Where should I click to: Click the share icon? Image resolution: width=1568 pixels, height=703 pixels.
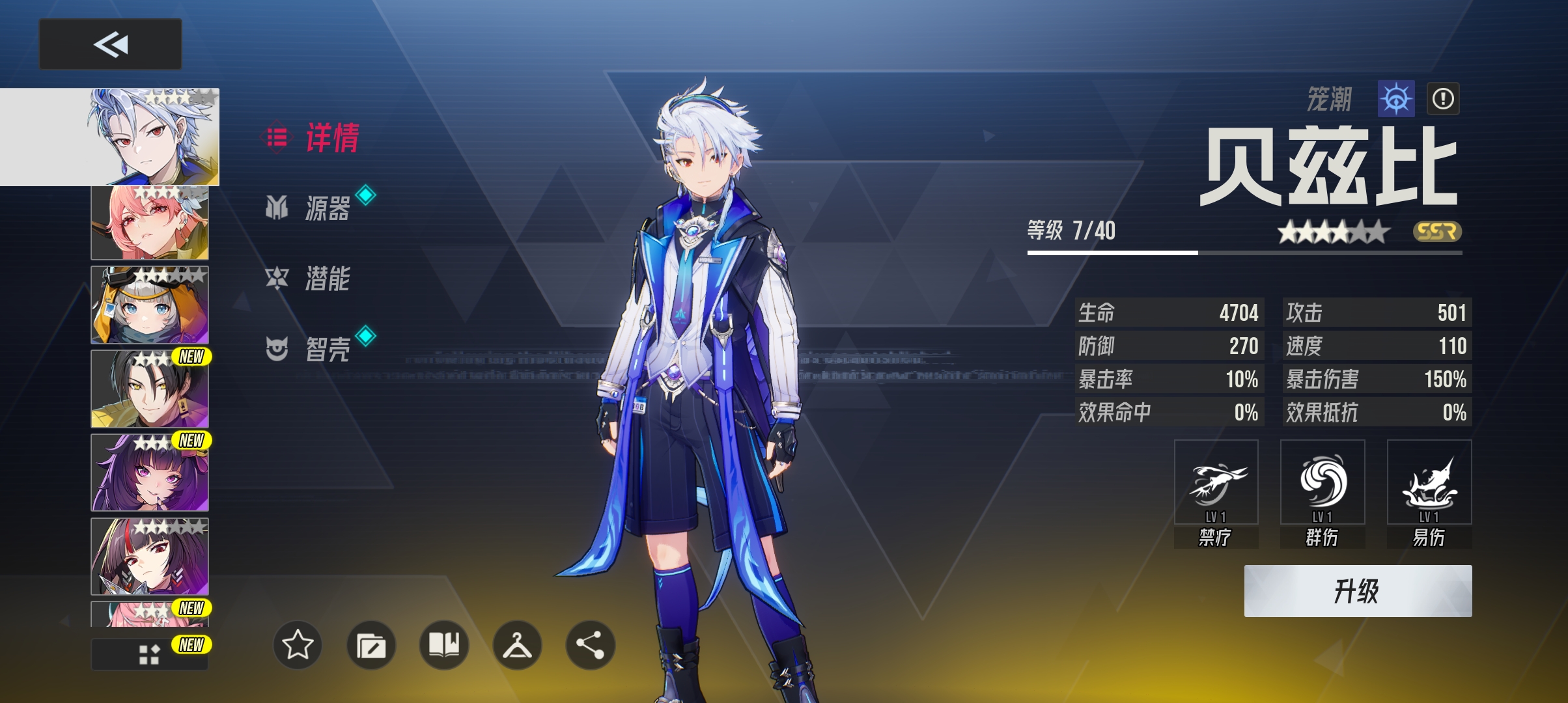point(591,645)
